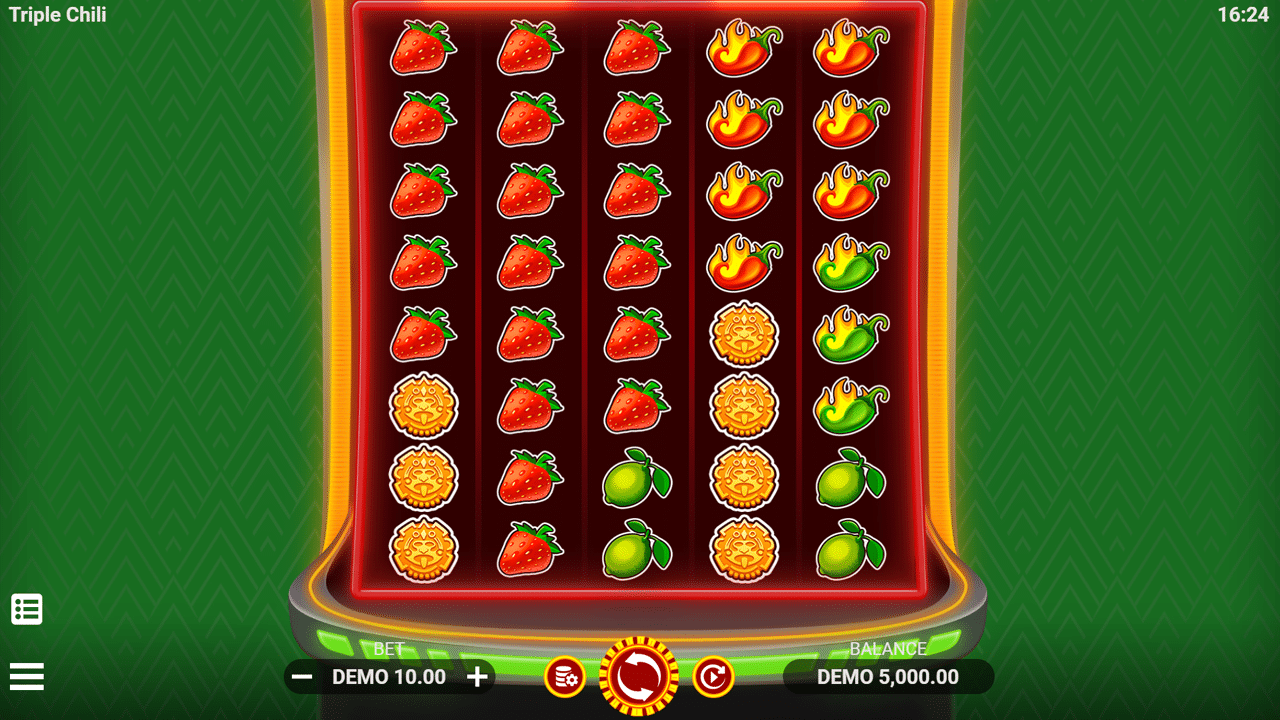The width and height of the screenshot is (1280, 720).
Task: Open the hamburger menu
Action: [27, 677]
